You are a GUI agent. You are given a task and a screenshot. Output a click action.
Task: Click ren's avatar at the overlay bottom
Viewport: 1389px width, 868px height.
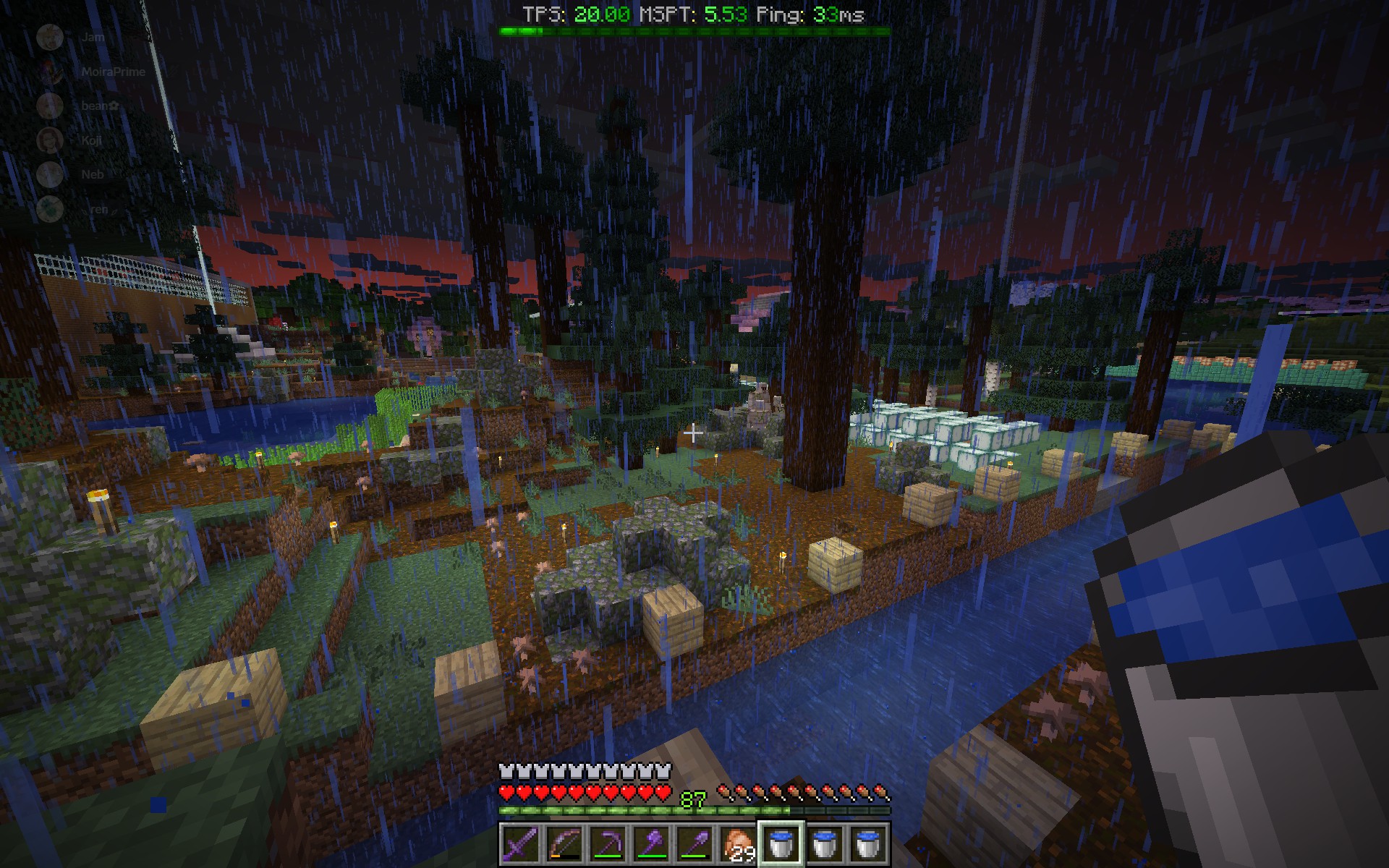[52, 208]
